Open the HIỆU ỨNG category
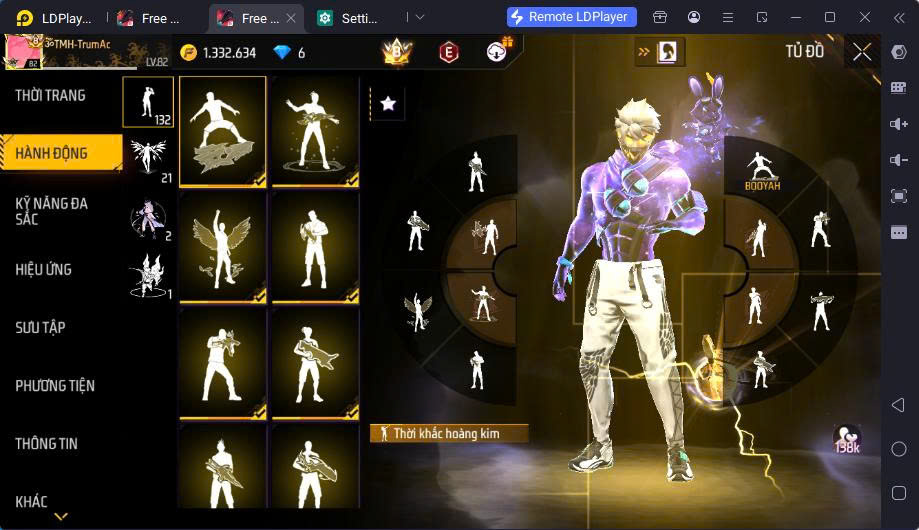 pyautogui.click(x=43, y=269)
